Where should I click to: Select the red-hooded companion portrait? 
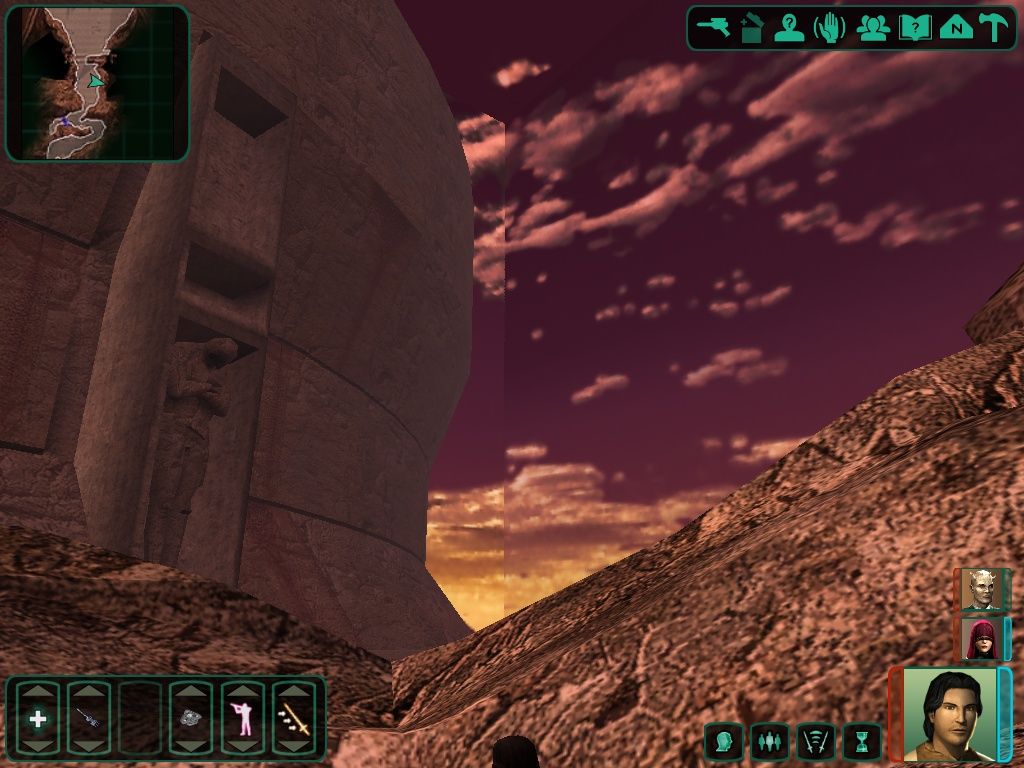pyautogui.click(x=980, y=638)
